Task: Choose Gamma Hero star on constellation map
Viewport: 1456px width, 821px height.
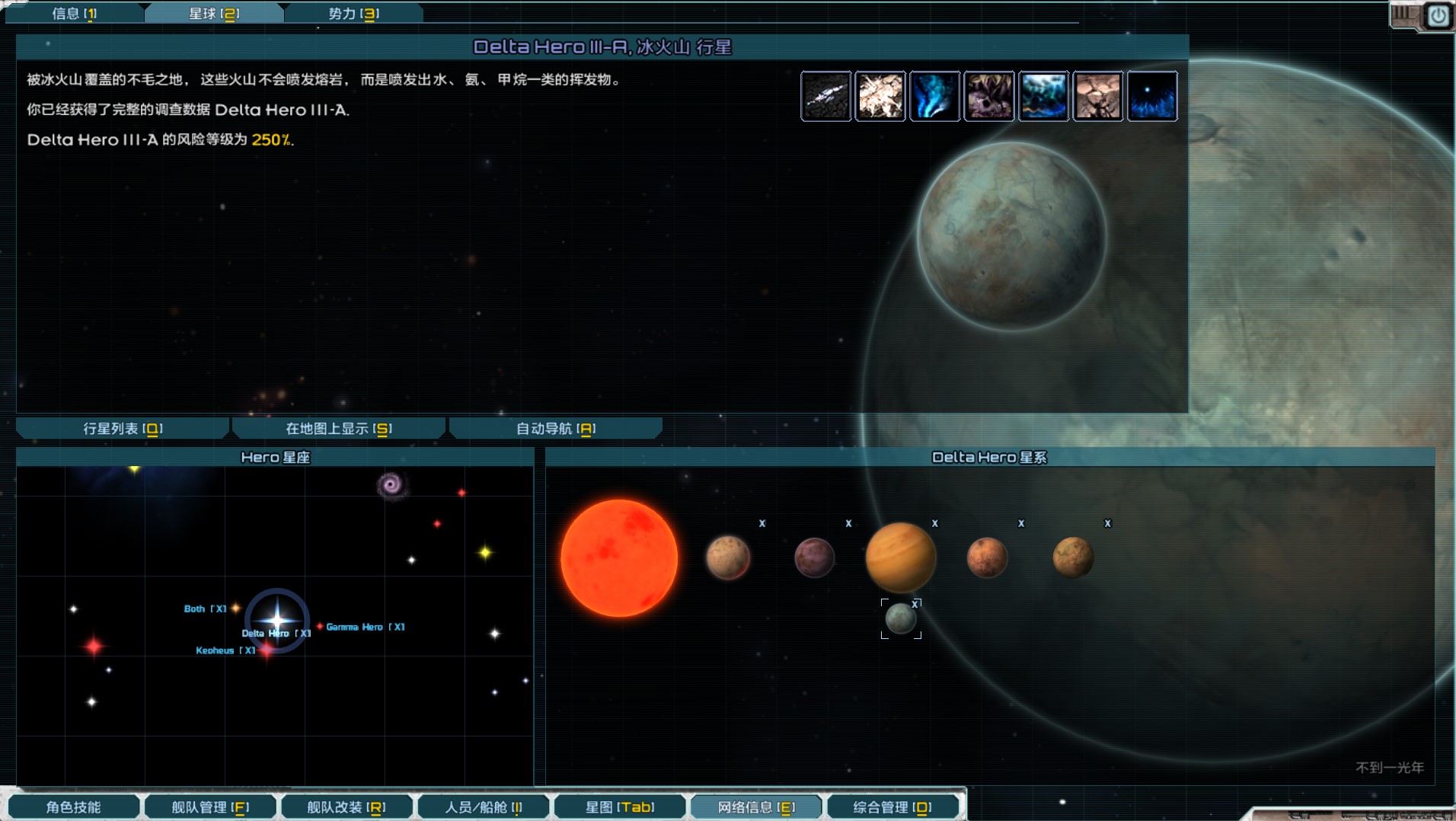Action: tap(321, 627)
